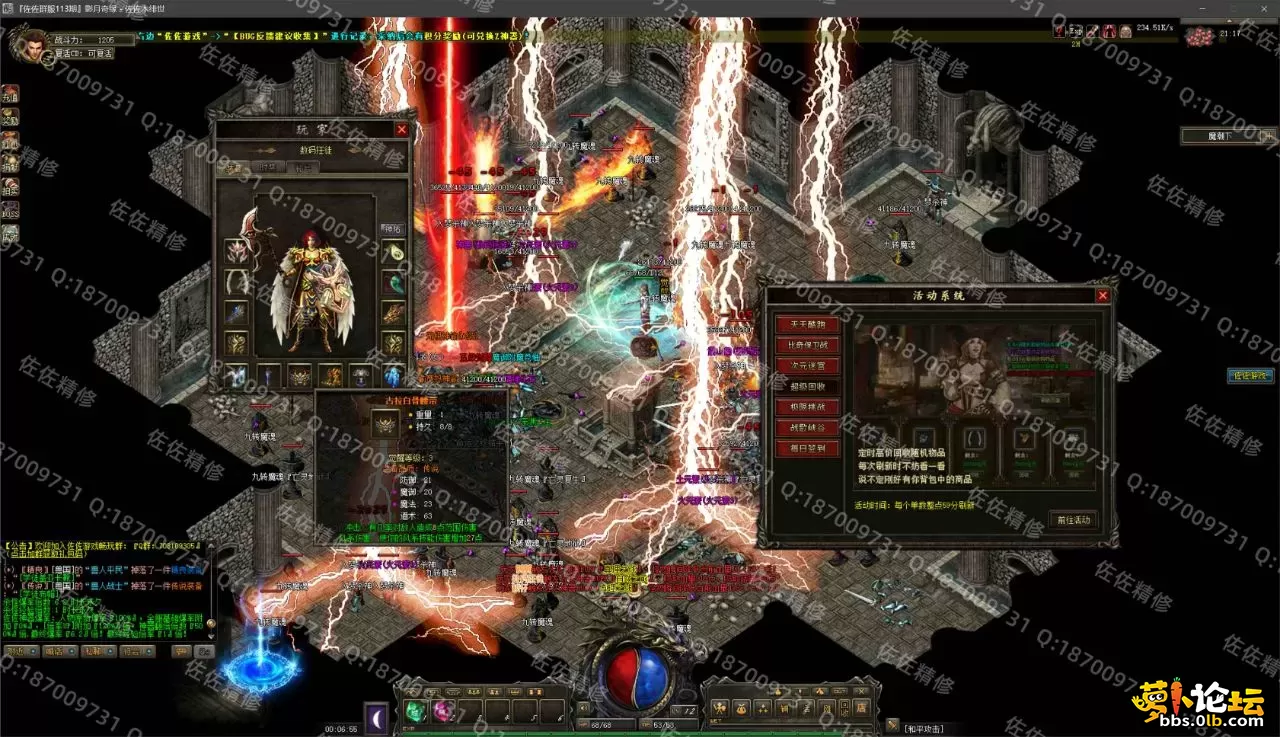This screenshot has width=1280, height=737.
Task: Click the 佐佐游戏 button on right edge
Action: (x=1251, y=376)
